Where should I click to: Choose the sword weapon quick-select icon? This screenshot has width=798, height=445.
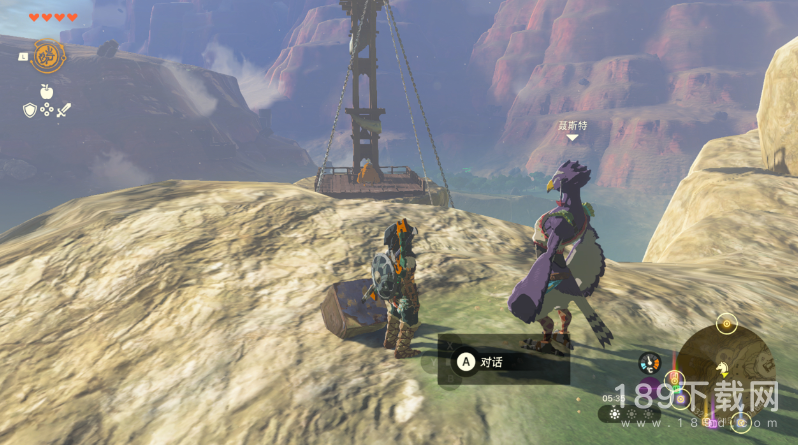(62, 109)
